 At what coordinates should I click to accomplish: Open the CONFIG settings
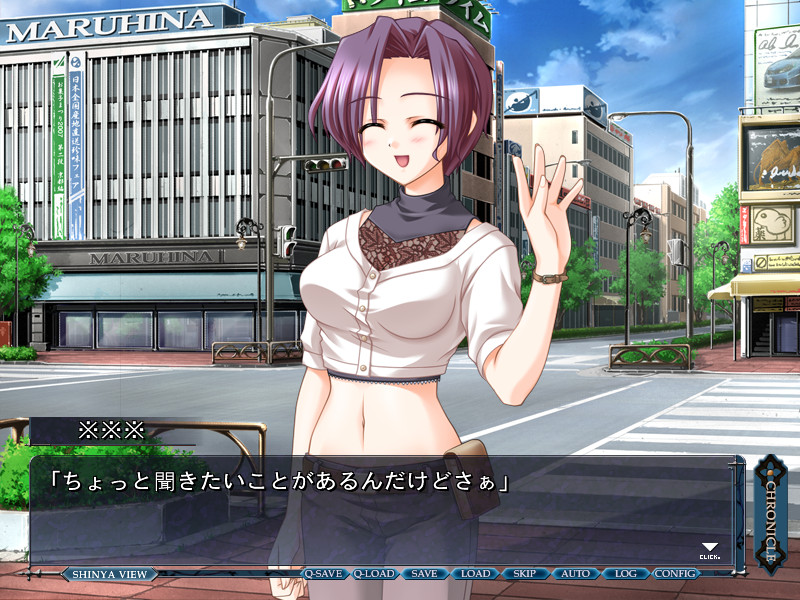pos(676,574)
